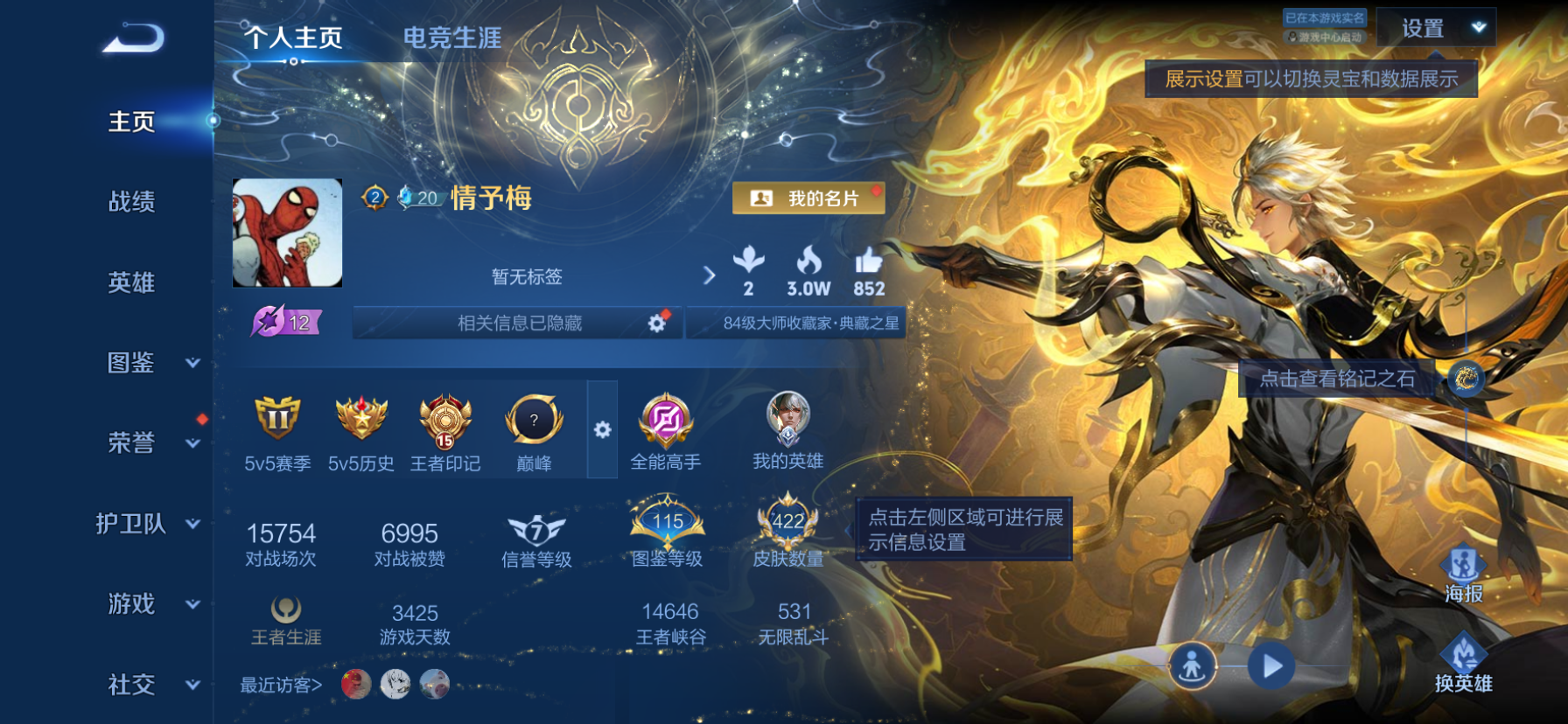Click the 我的名片 button
The width and height of the screenshot is (1568, 724).
click(807, 198)
